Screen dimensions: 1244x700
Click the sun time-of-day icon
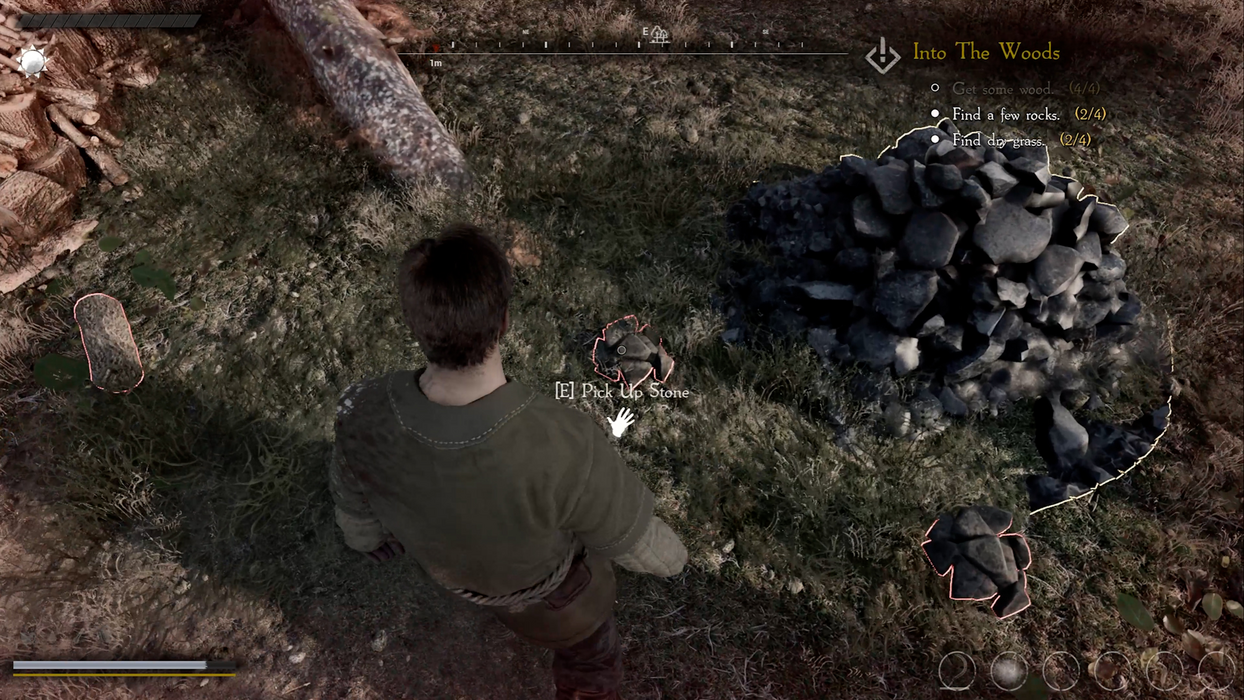[33, 62]
